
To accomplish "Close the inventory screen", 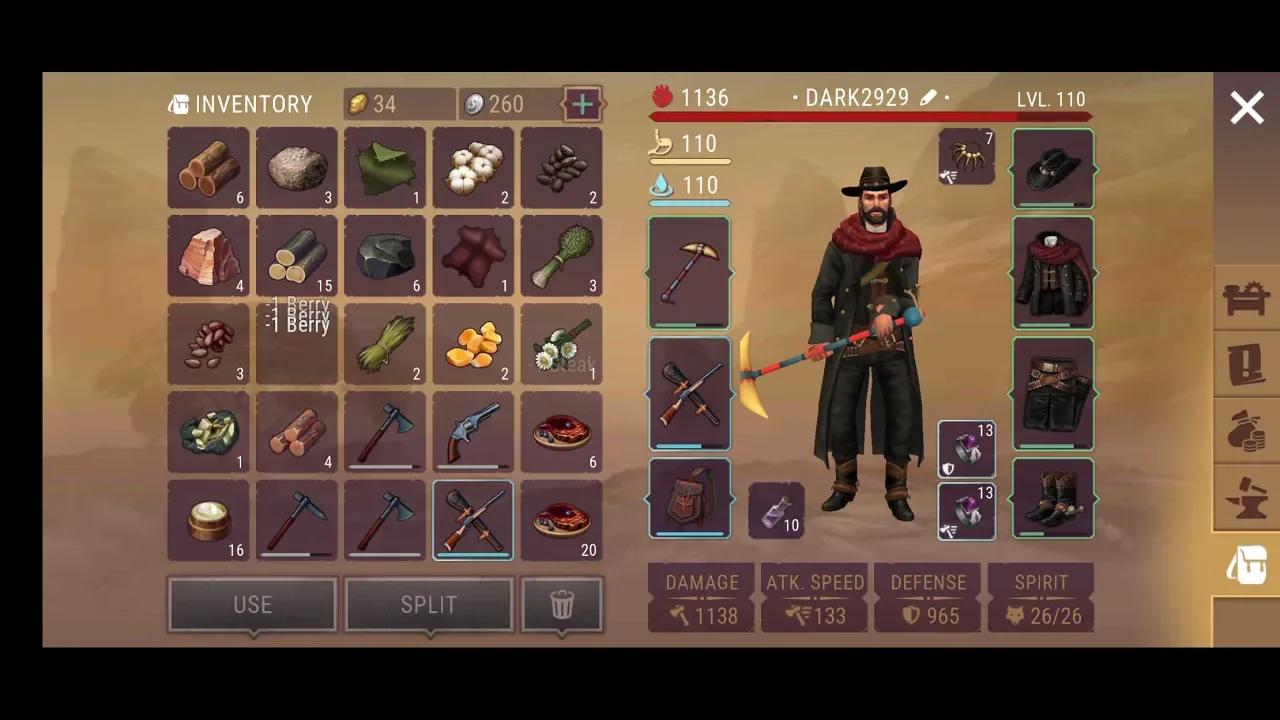I will [1246, 108].
